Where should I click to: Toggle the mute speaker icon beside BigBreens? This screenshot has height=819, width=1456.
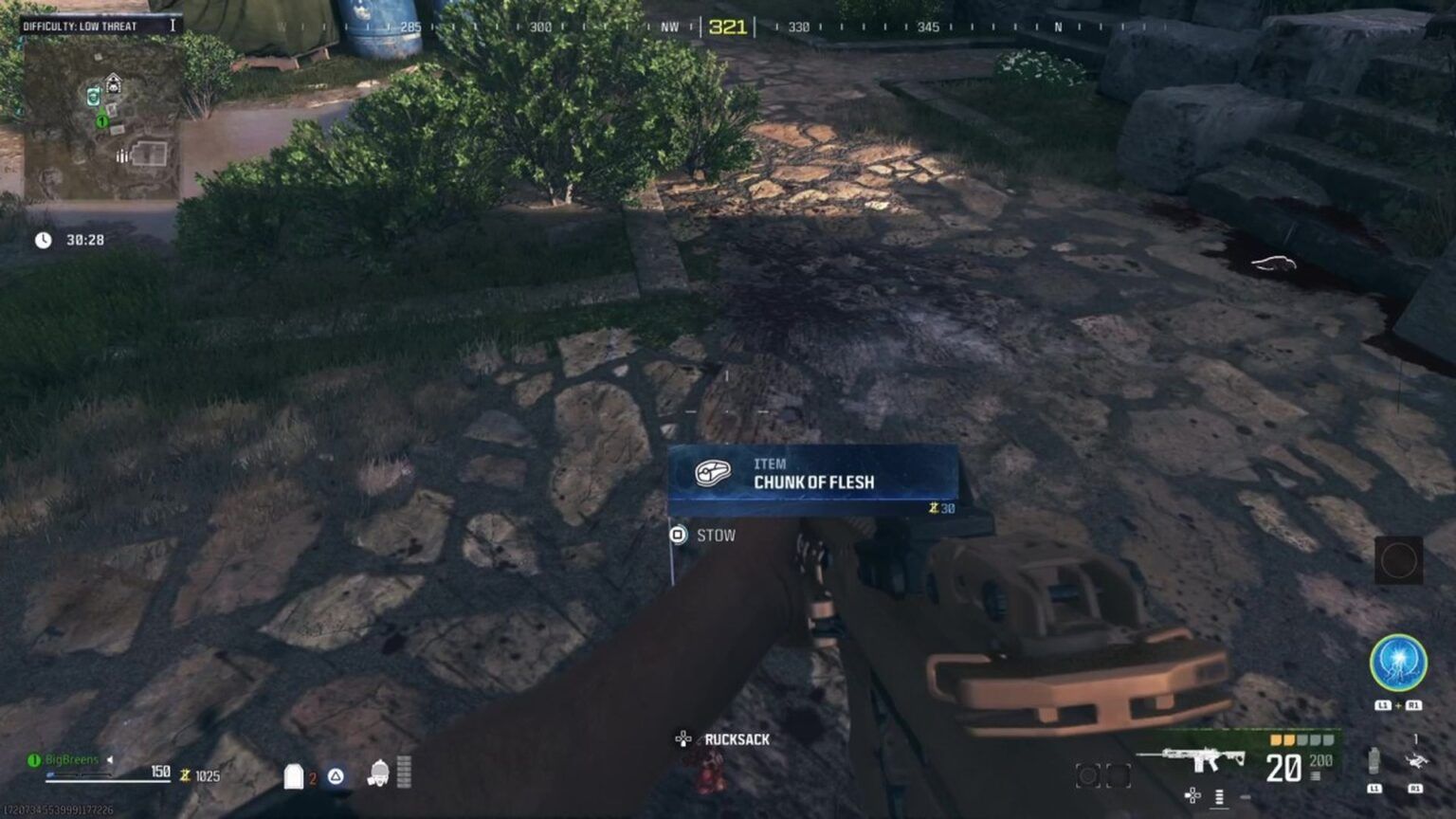point(110,758)
